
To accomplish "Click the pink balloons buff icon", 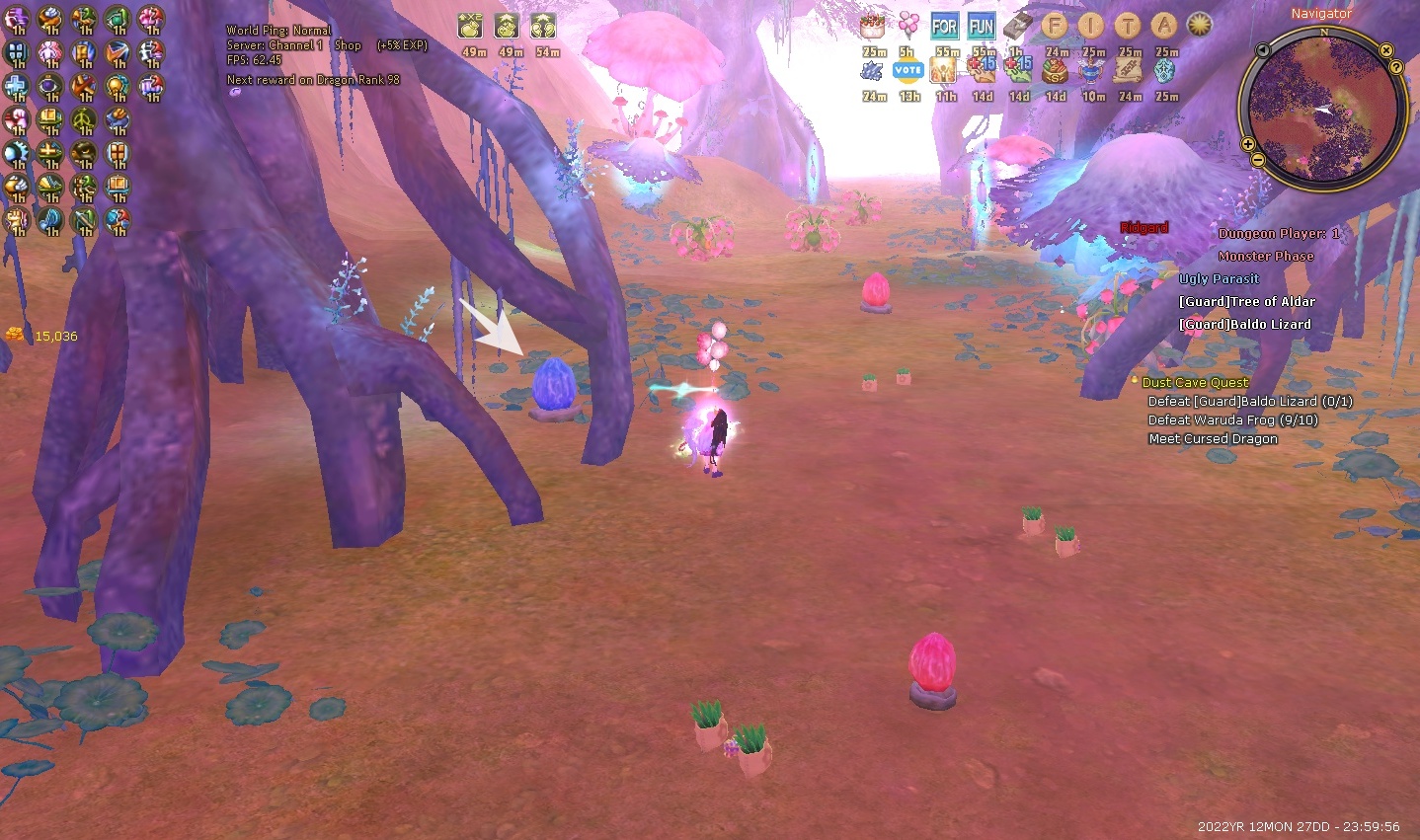I will click(908, 27).
